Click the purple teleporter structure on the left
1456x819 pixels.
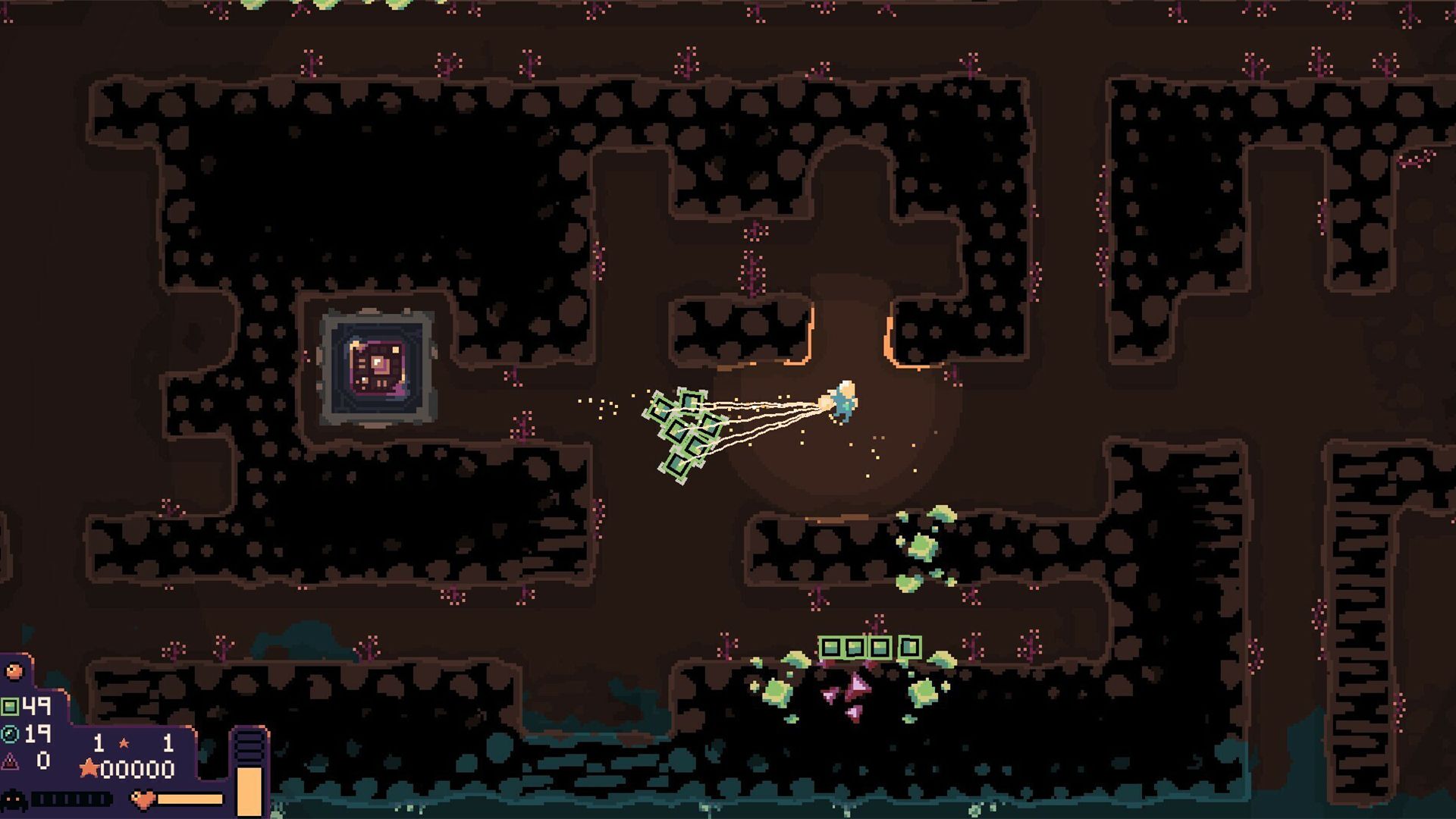pyautogui.click(x=375, y=364)
